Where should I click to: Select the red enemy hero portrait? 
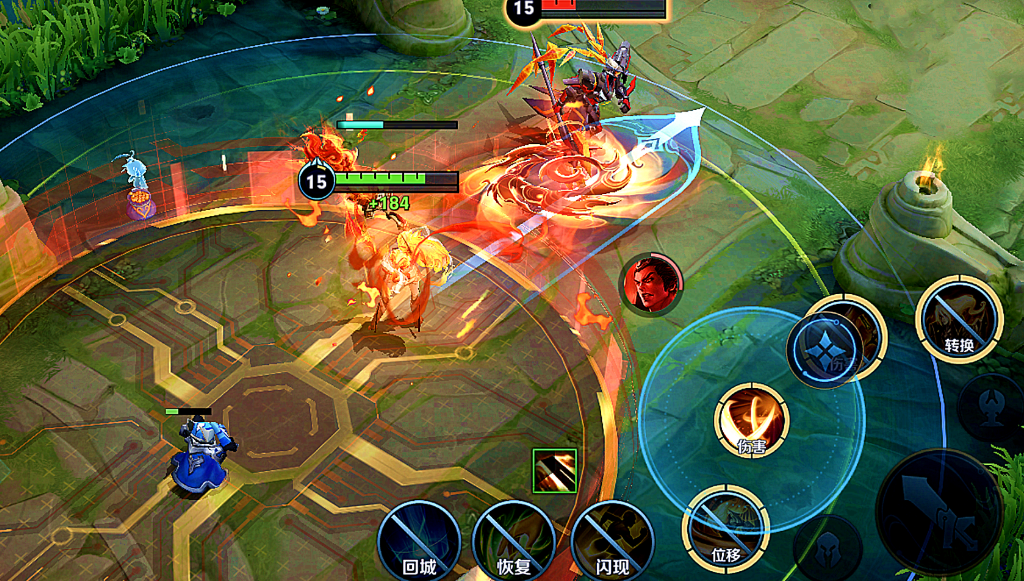click(652, 283)
